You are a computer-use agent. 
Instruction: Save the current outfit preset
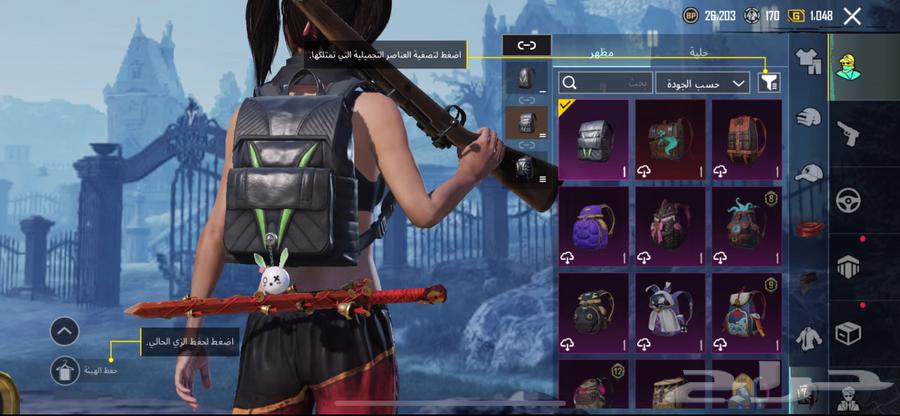click(x=63, y=369)
